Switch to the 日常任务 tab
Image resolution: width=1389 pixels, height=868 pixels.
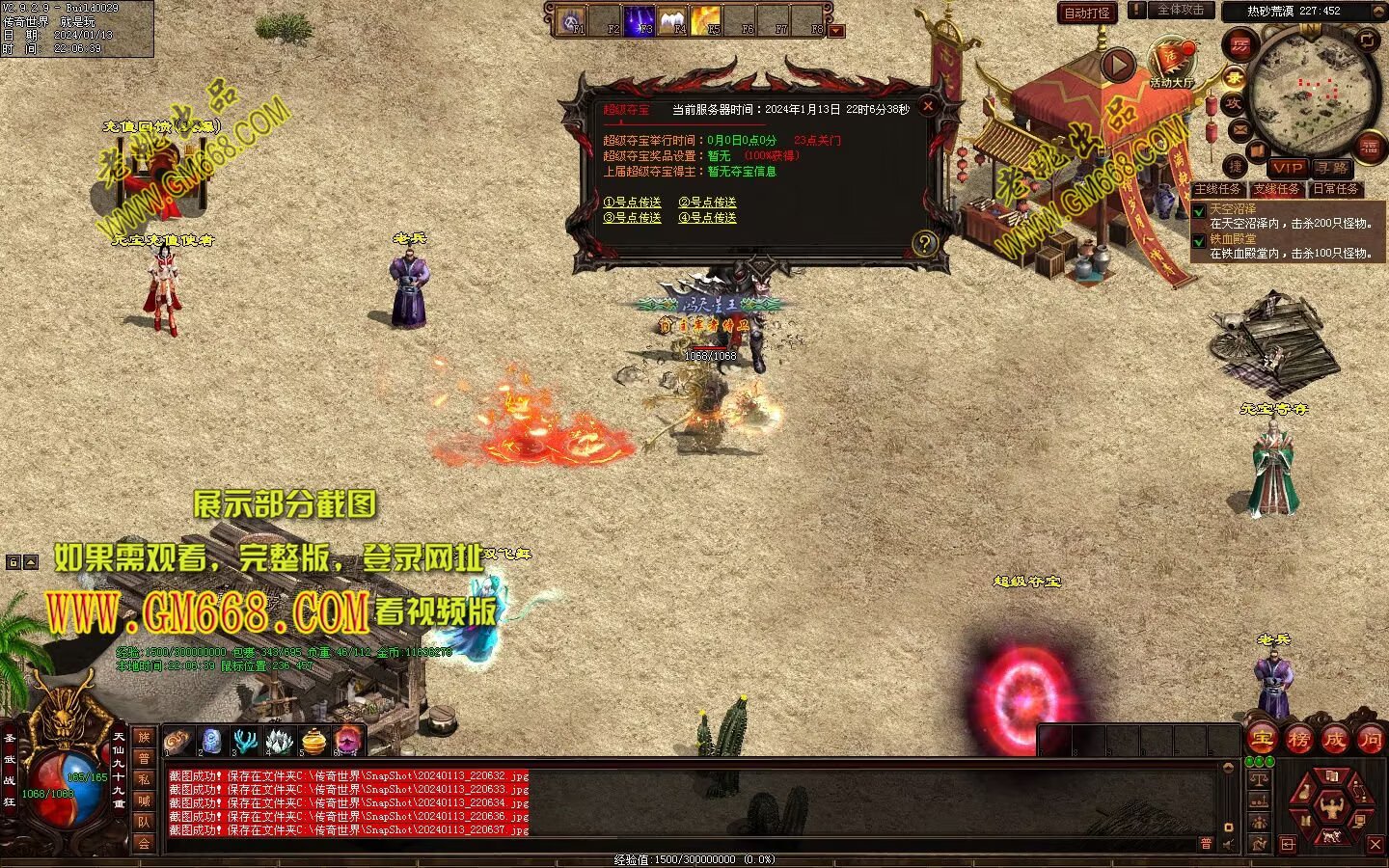[x=1335, y=189]
